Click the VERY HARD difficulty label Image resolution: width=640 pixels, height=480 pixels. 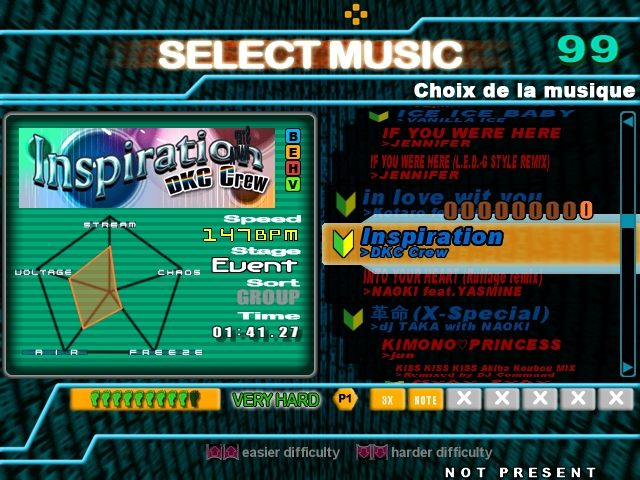[x=275, y=400]
